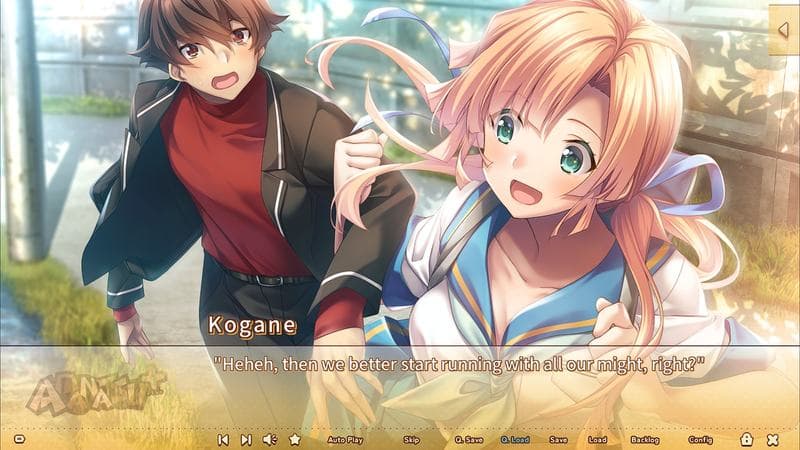The height and width of the screenshot is (450, 800).
Task: Turn on Auto Play
Action: pyautogui.click(x=346, y=439)
